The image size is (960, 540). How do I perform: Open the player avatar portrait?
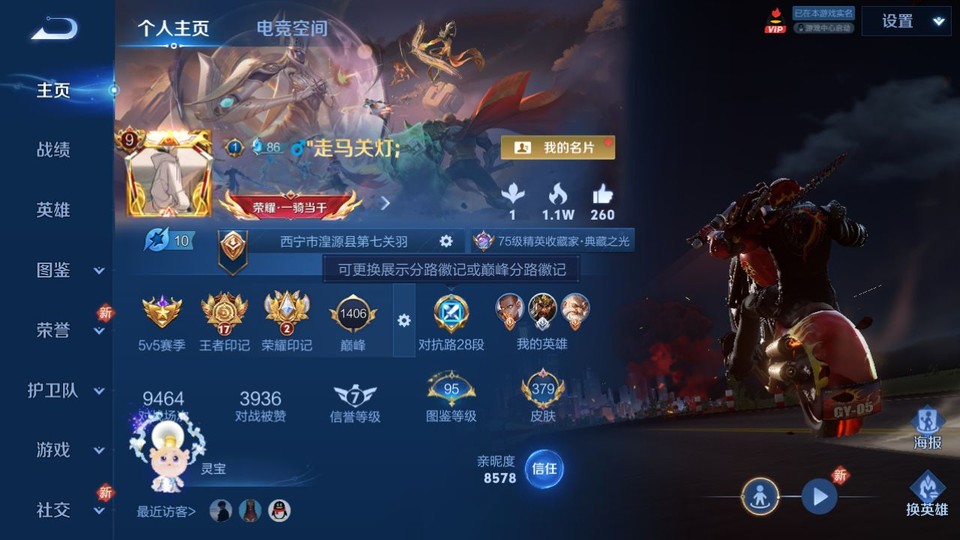pos(169,173)
